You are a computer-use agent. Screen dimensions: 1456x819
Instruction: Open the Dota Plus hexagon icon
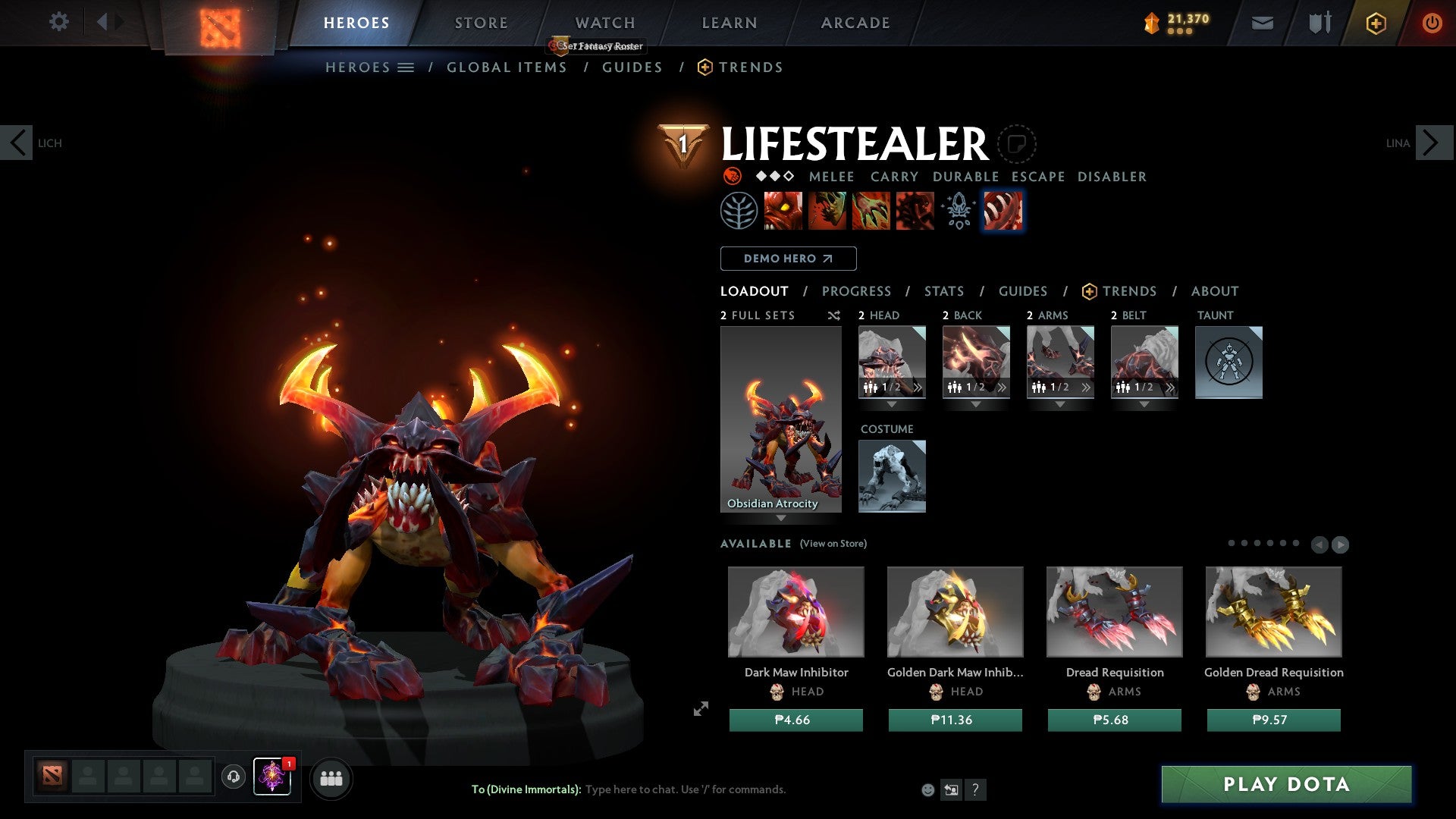point(1375,23)
